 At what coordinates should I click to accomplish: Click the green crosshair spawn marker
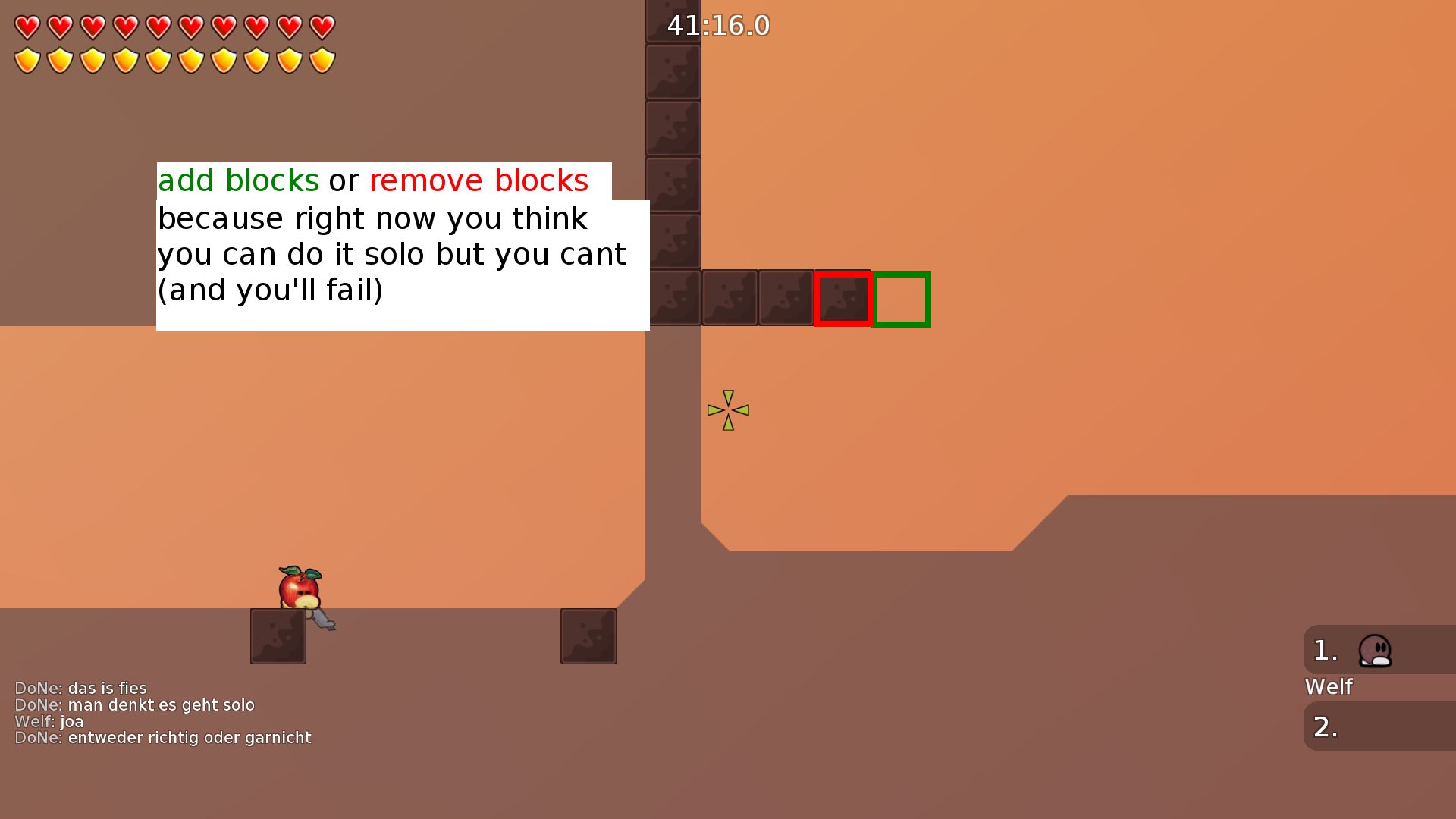[x=728, y=409]
